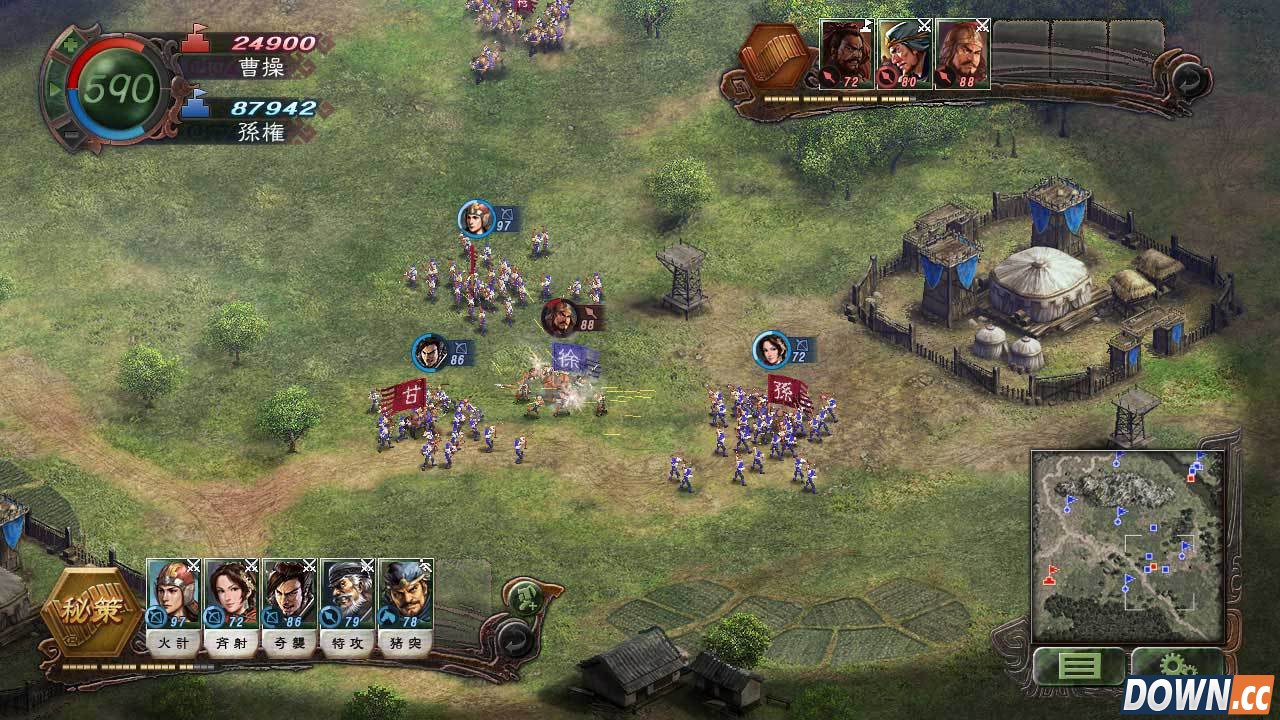Select the female officer card labeled 斉射

click(x=231, y=597)
